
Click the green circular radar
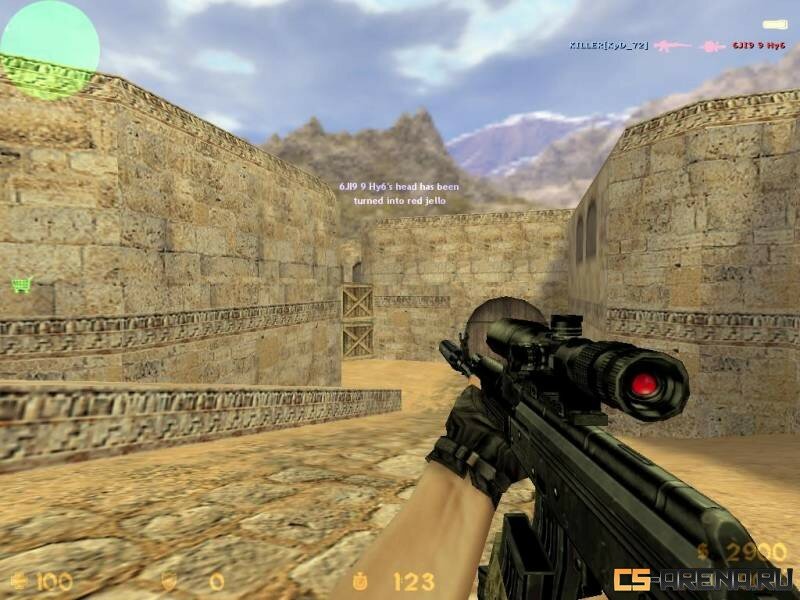point(49,49)
